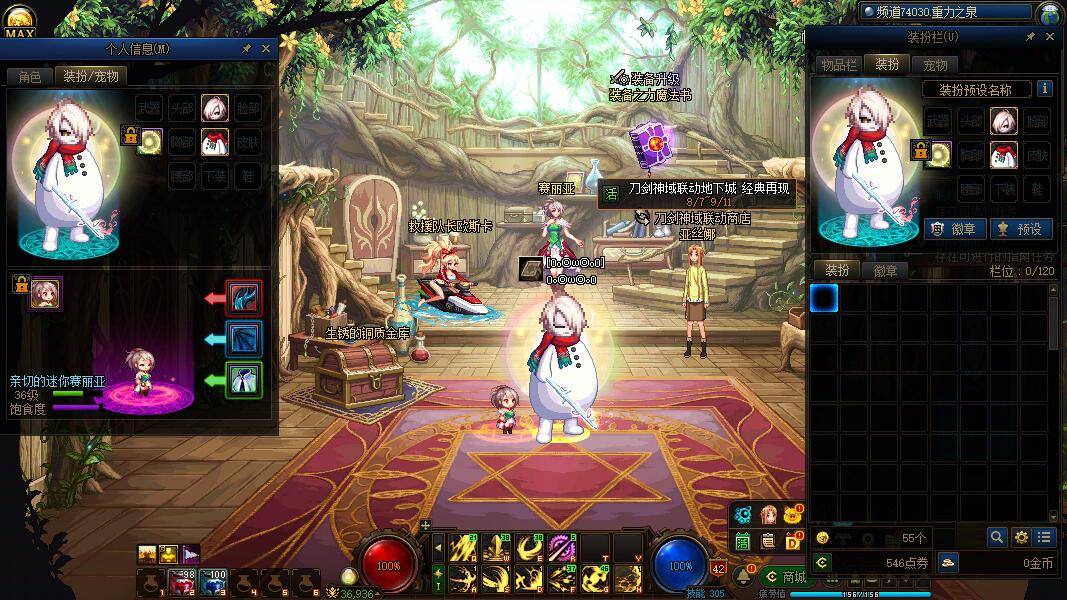Close the 个人信息 personal info window

pyautogui.click(x=266, y=48)
